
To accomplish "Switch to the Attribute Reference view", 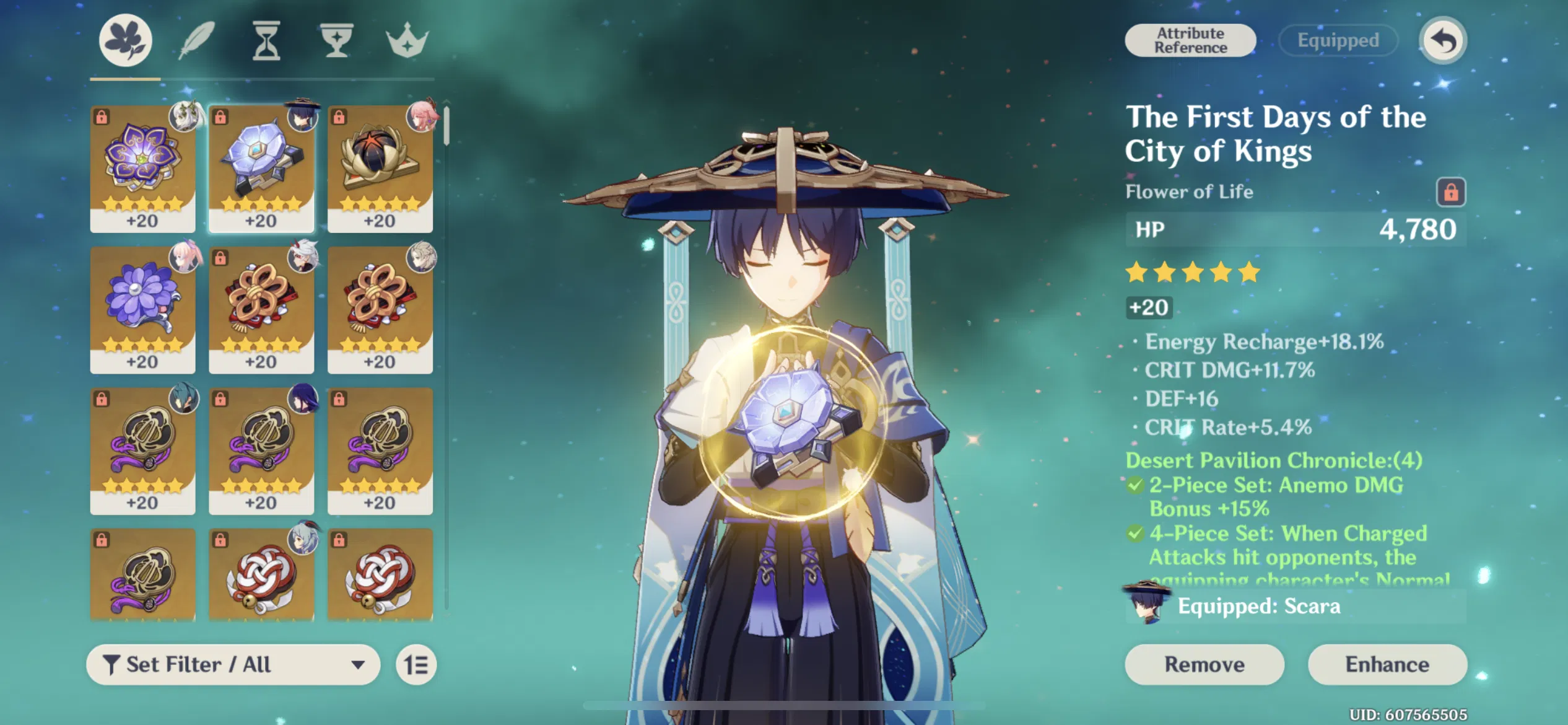I will [x=1190, y=40].
